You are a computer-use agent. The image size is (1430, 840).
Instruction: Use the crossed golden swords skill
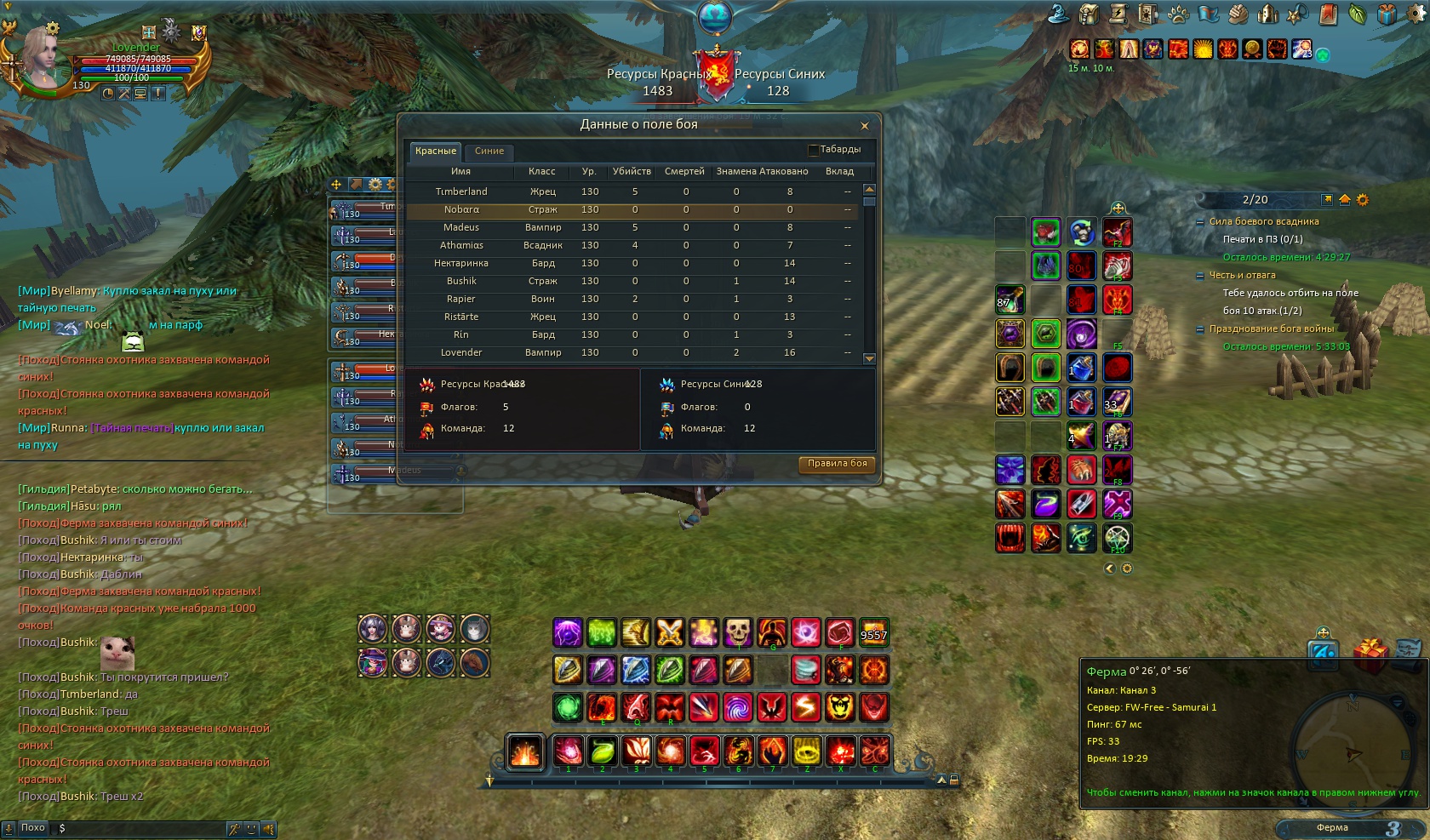[x=670, y=632]
